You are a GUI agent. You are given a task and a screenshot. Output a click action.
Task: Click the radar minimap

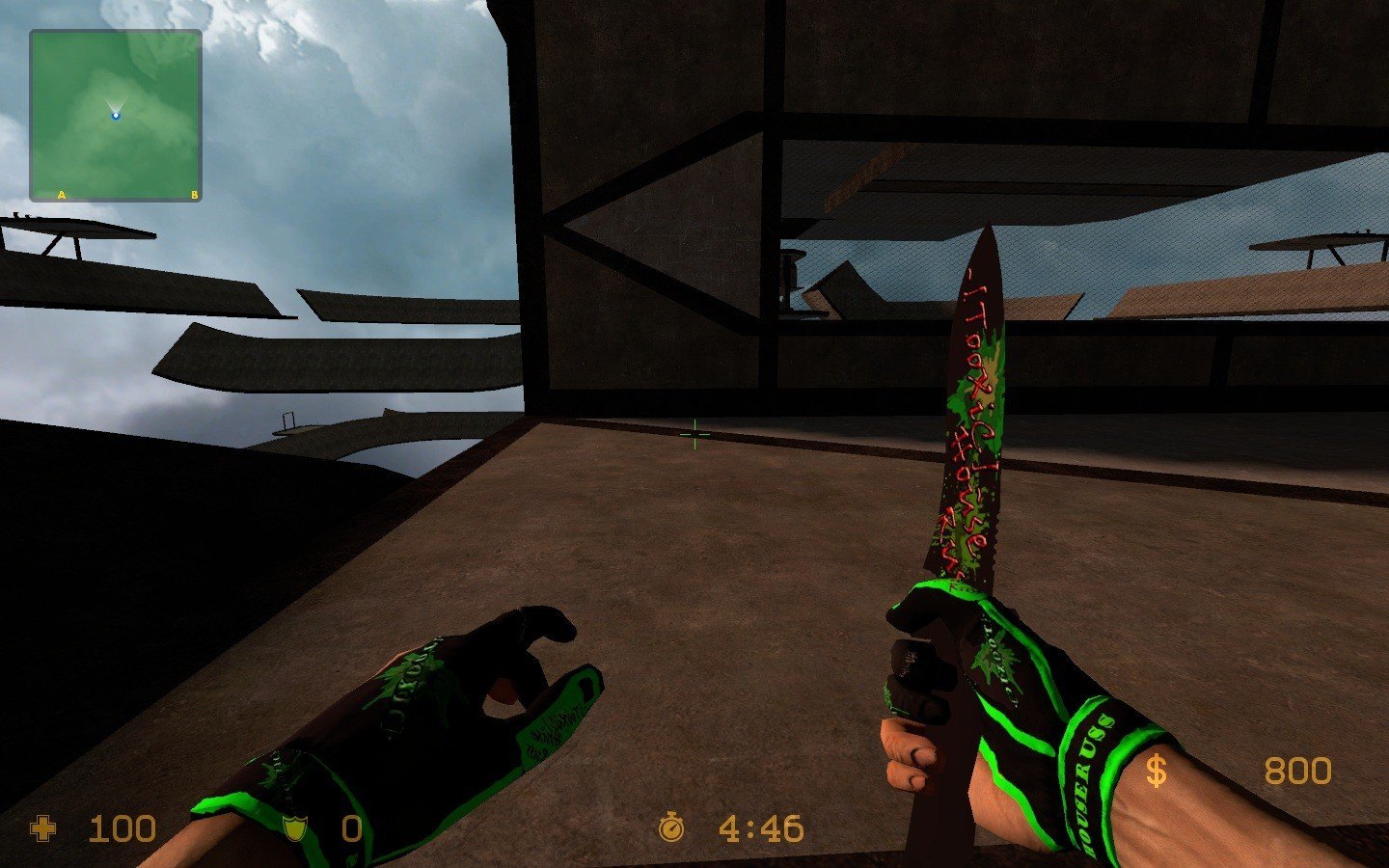116,116
